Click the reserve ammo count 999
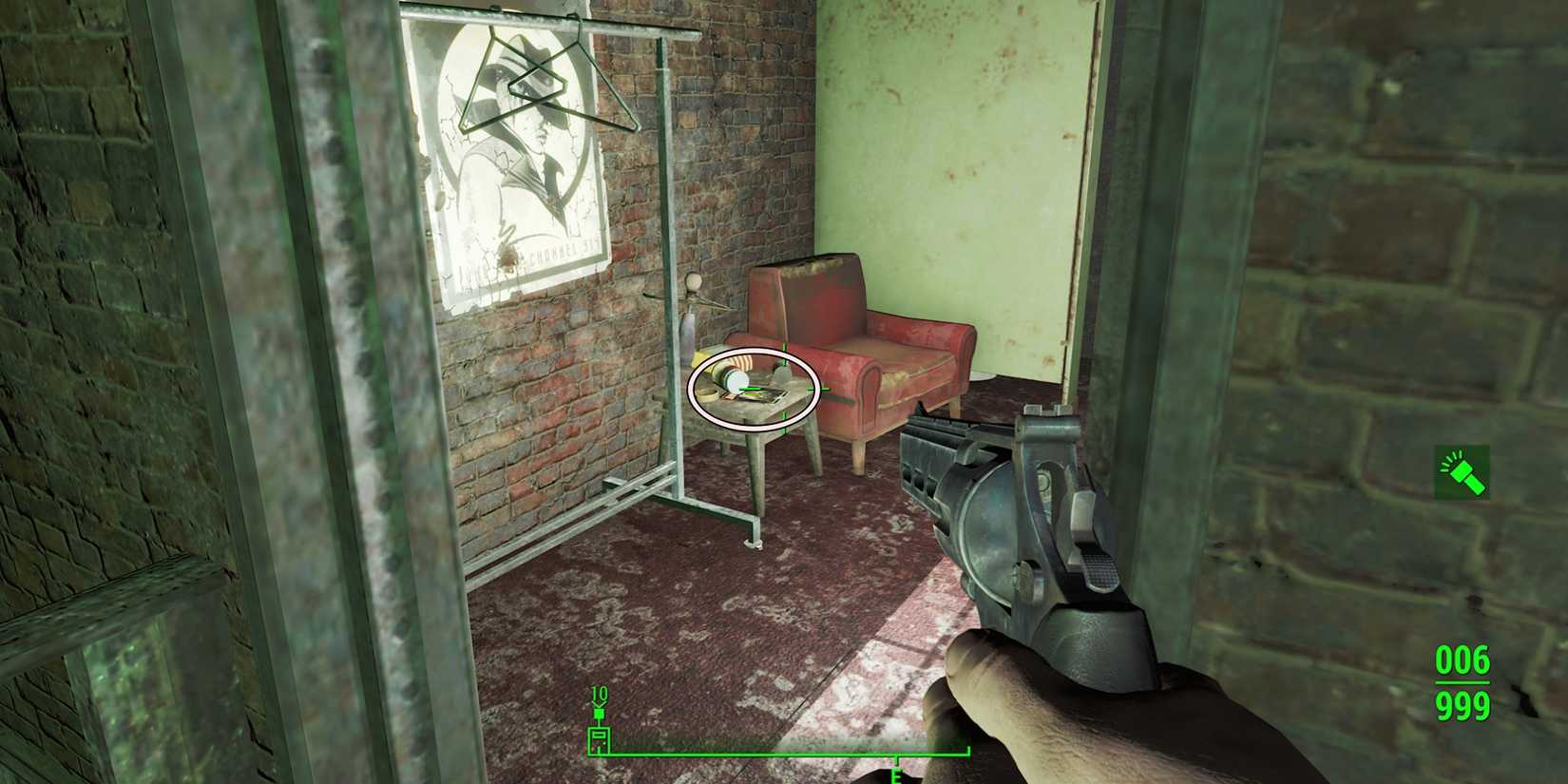 click(1462, 704)
